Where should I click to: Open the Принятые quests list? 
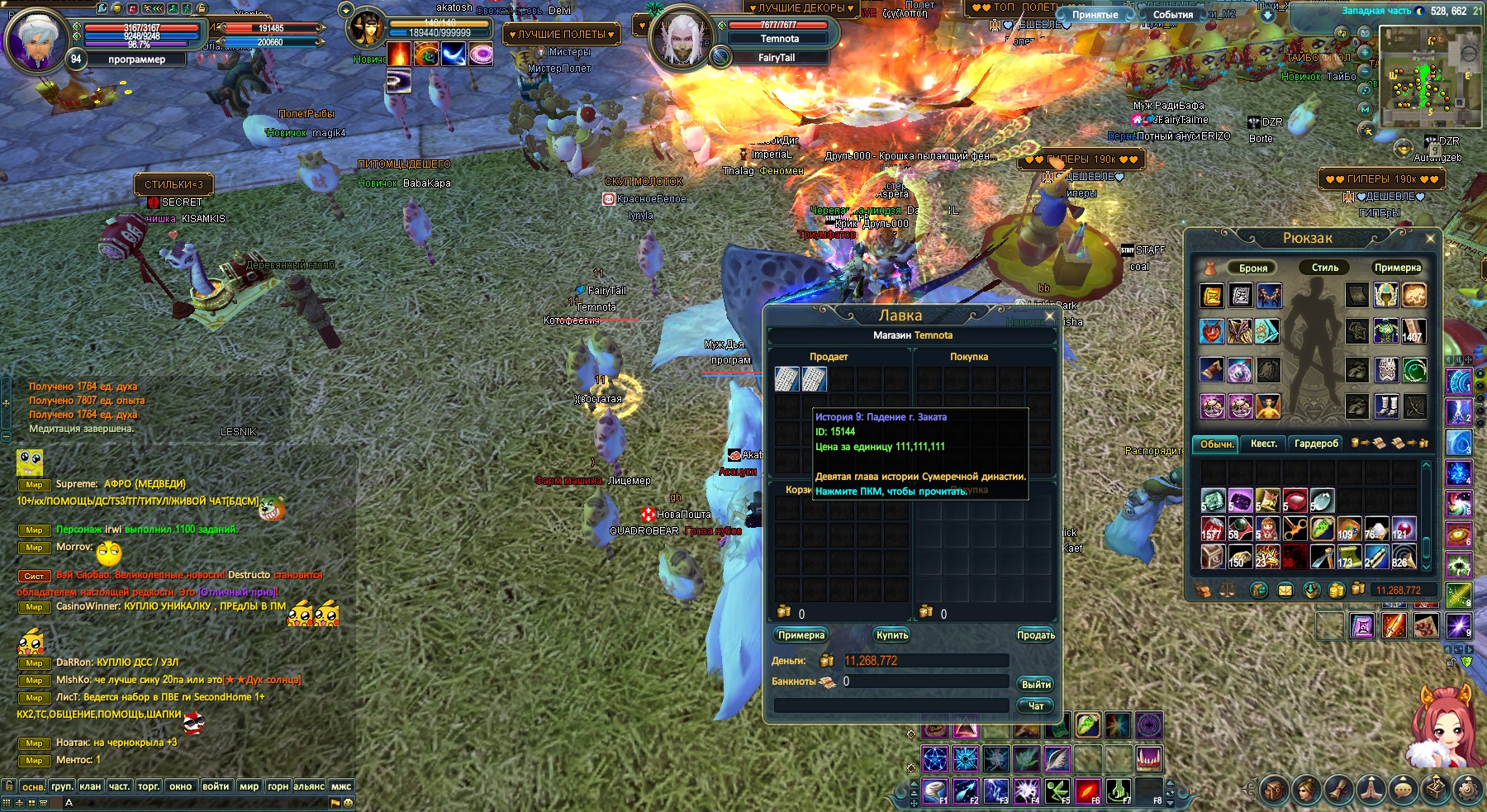click(x=1095, y=15)
